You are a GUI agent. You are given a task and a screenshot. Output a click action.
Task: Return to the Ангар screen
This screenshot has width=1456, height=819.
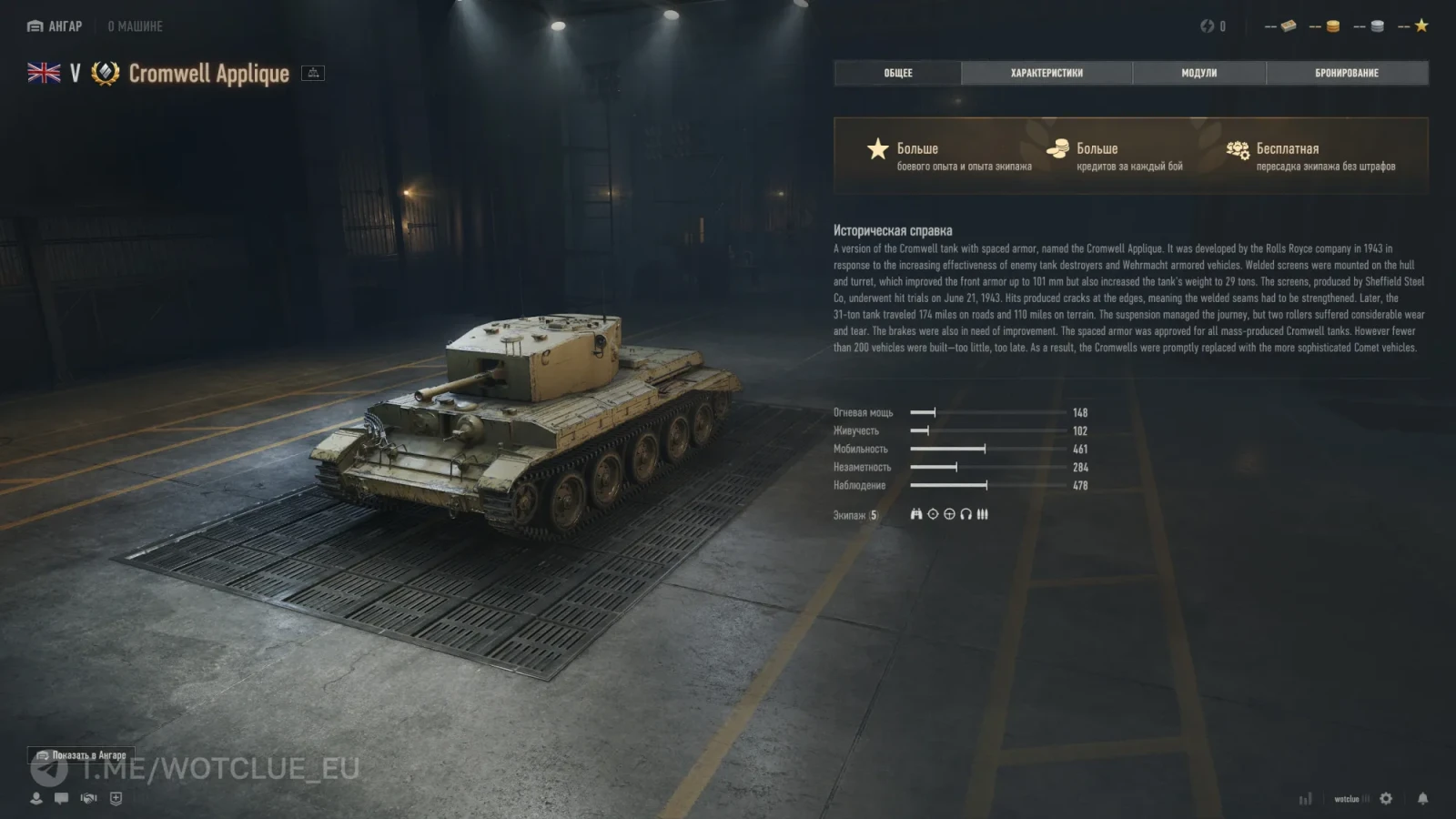[55, 26]
